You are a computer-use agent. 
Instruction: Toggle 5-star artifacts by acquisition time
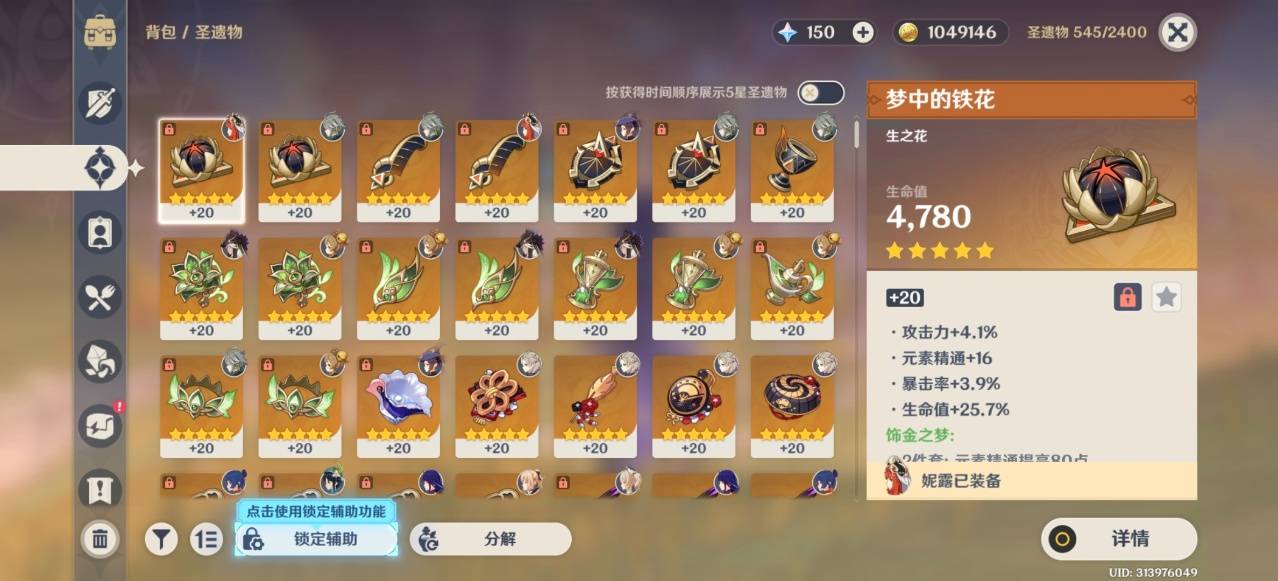tap(822, 93)
